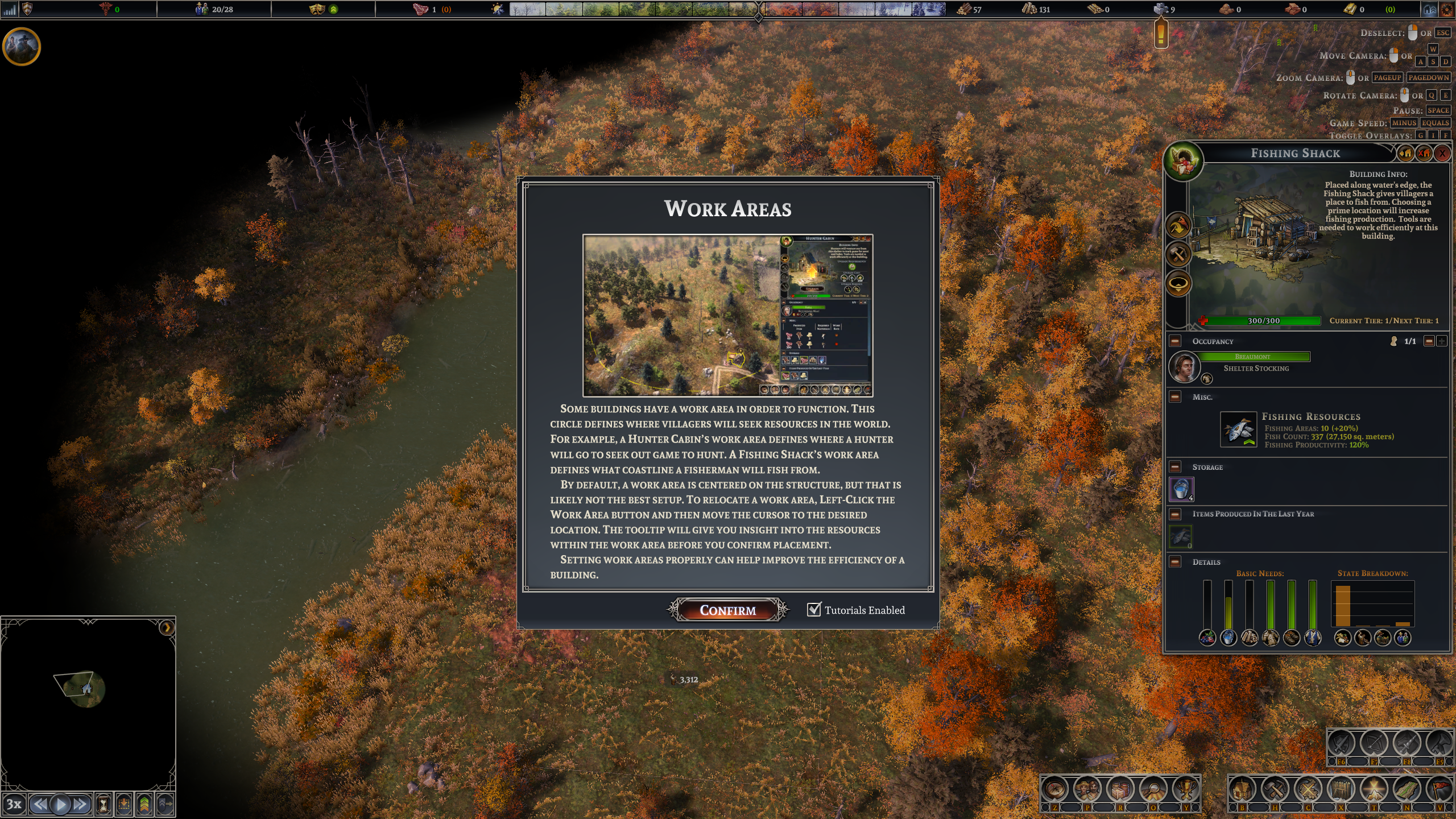Decrease game speed with rewind arrows
Image resolution: width=1456 pixels, height=819 pixels.
click(39, 804)
